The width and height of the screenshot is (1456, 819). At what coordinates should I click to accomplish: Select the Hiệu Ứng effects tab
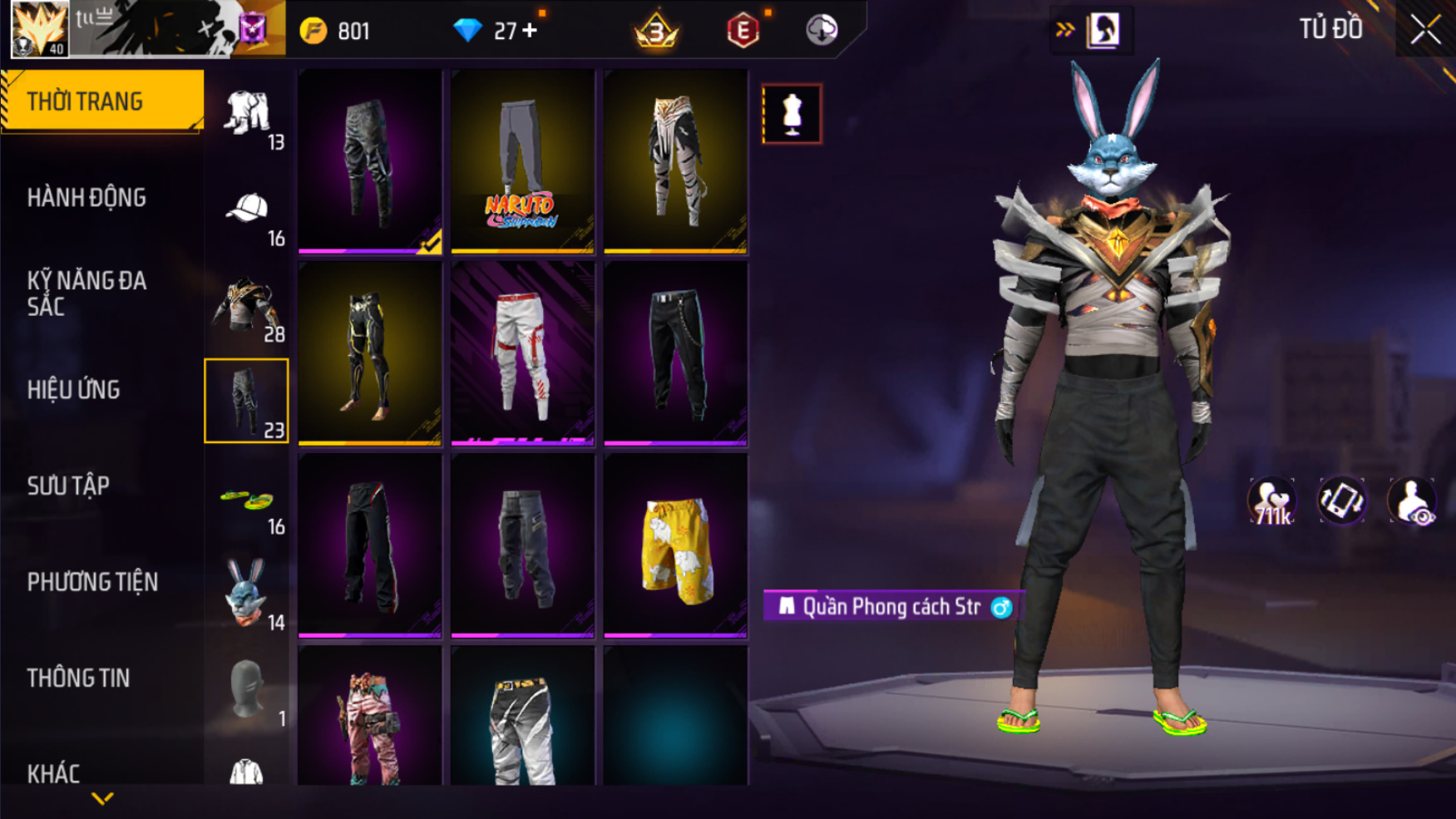(74, 390)
